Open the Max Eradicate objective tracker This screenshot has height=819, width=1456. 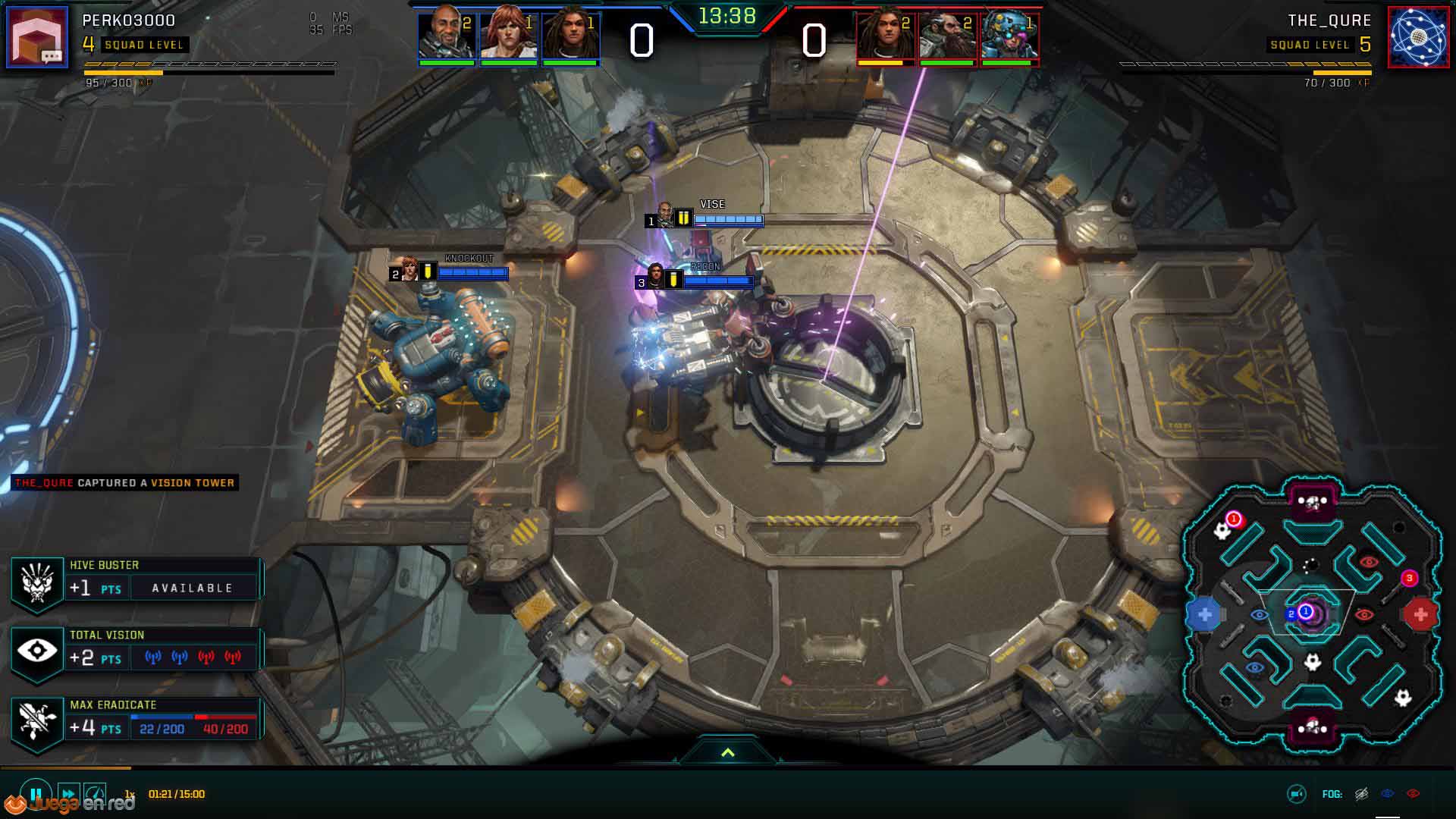pyautogui.click(x=136, y=720)
